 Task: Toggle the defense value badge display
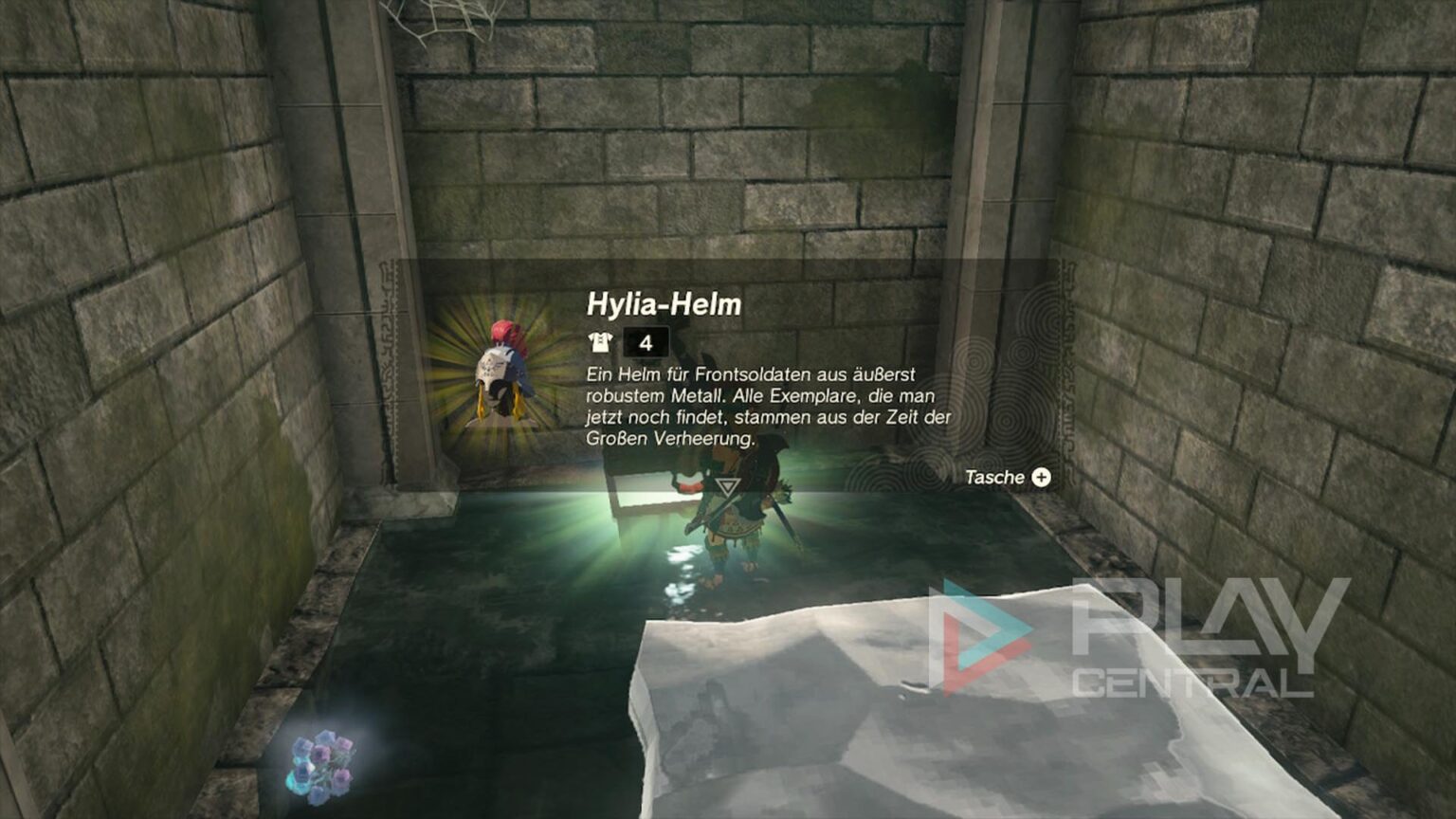point(646,339)
